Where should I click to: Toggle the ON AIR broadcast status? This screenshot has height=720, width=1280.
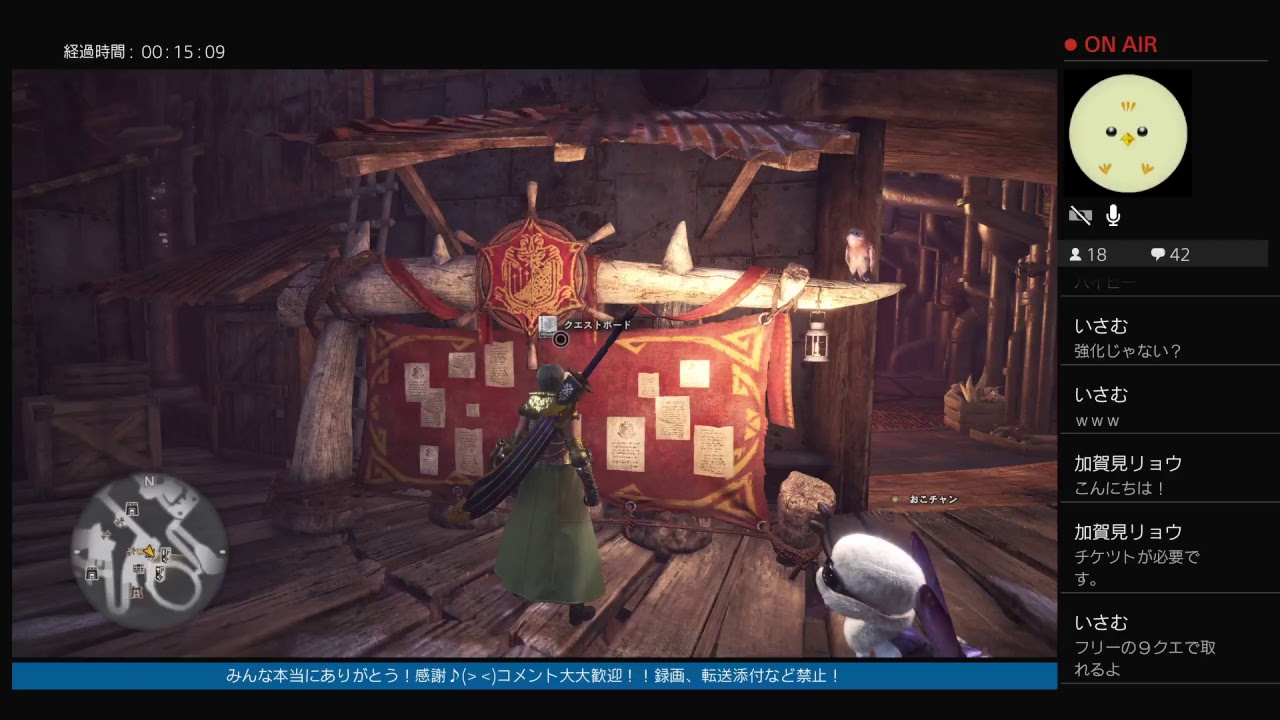click(x=1113, y=44)
